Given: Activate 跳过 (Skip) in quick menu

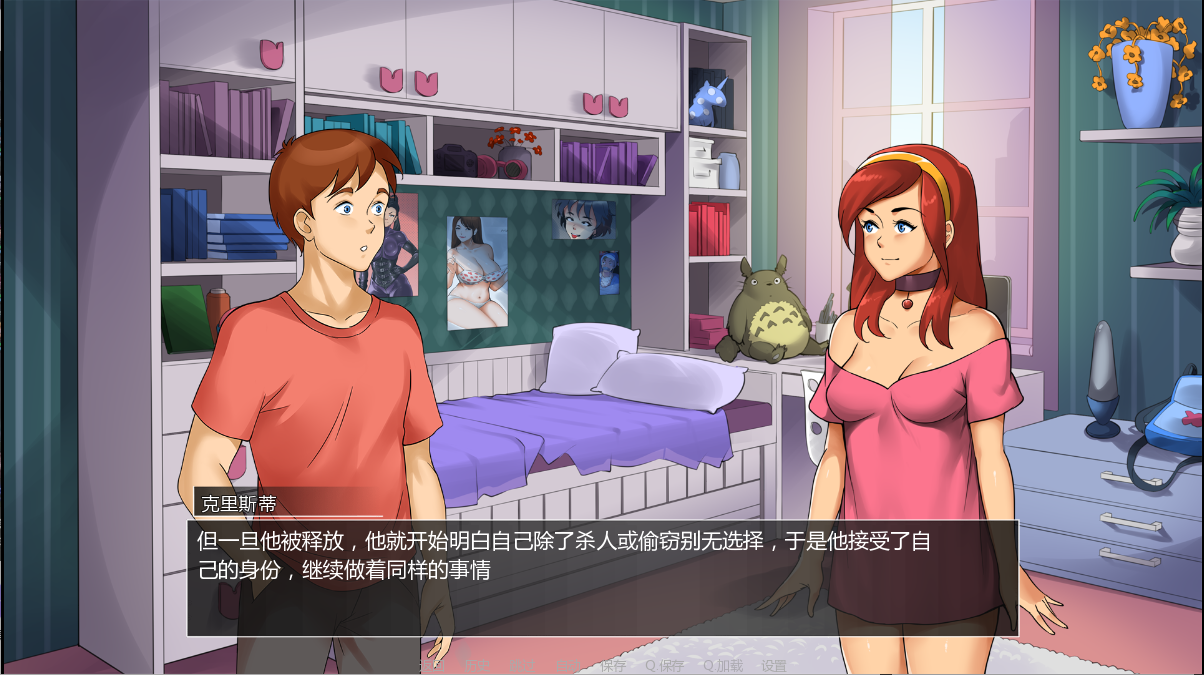Looking at the screenshot, I should coord(522,665).
